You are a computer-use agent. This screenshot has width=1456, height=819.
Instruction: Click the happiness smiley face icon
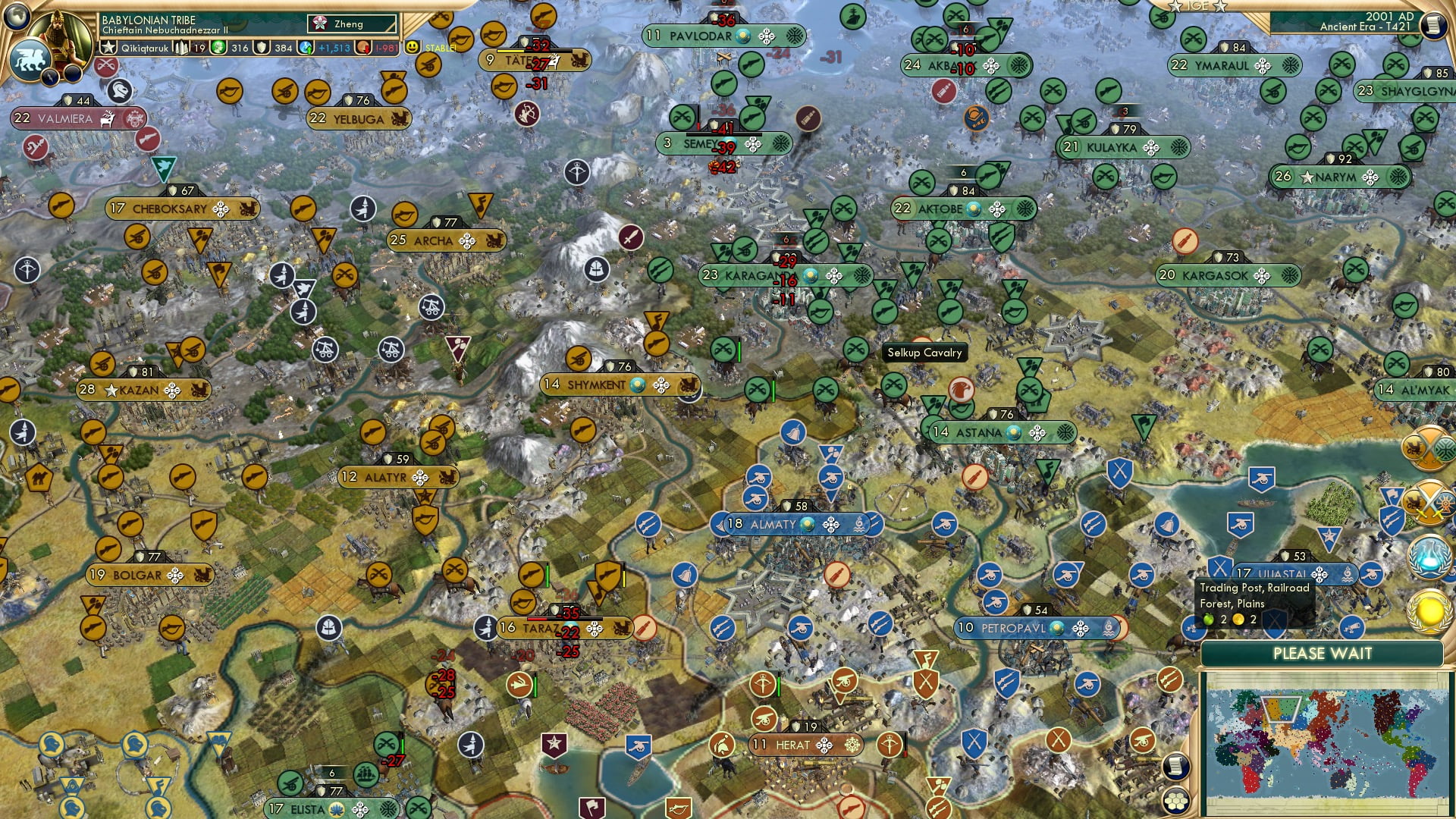click(413, 48)
